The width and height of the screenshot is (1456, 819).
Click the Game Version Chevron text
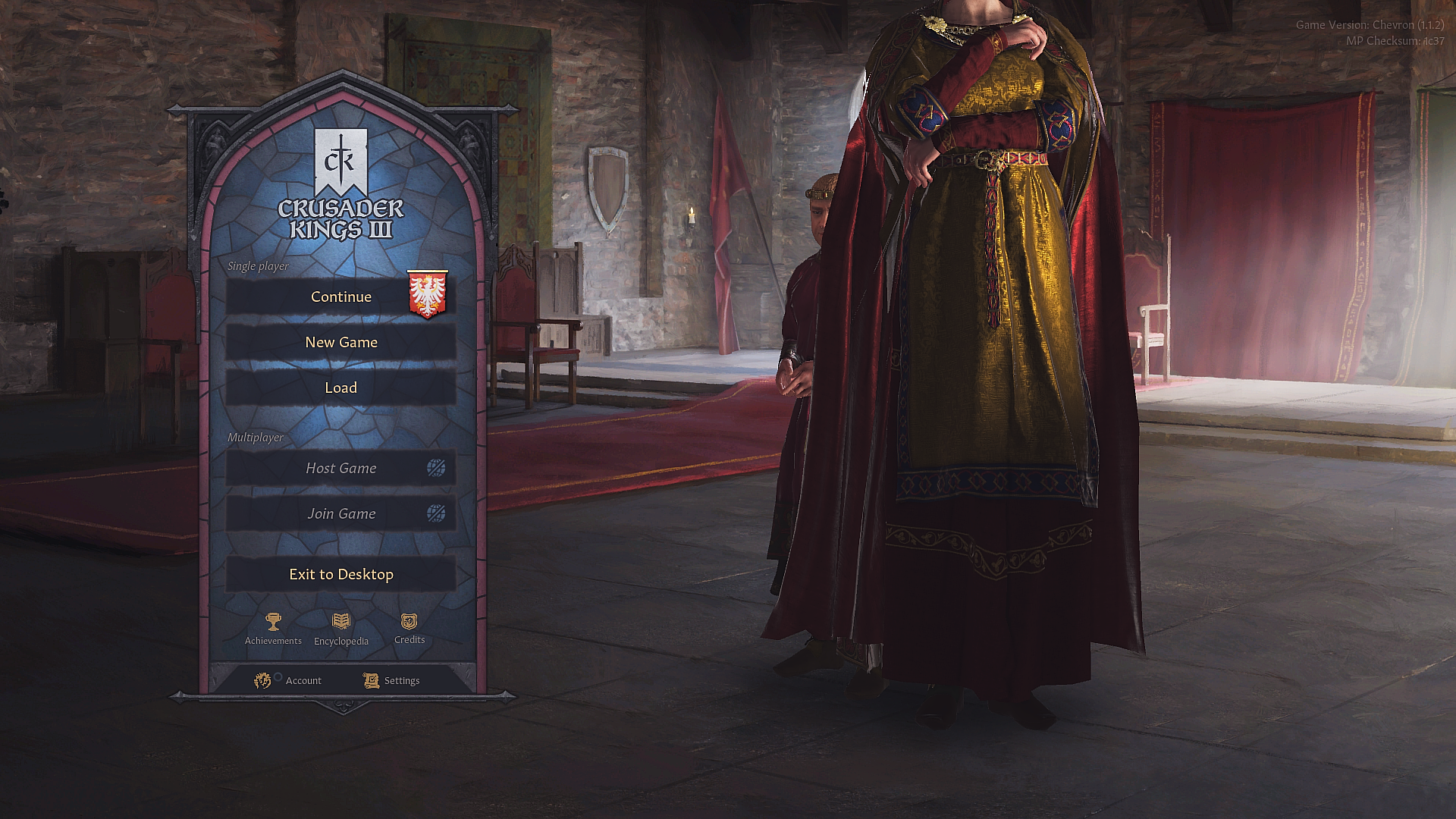pyautogui.click(x=1370, y=24)
